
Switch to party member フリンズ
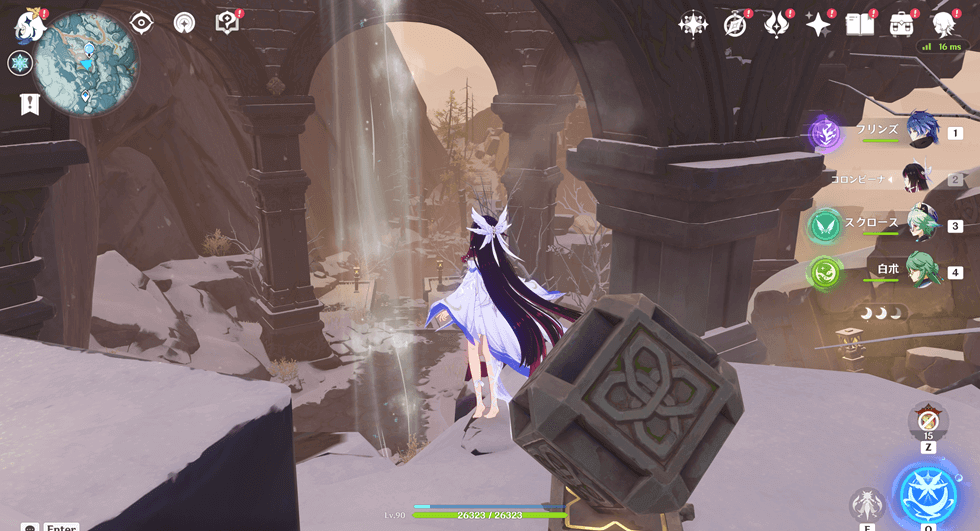click(x=921, y=131)
